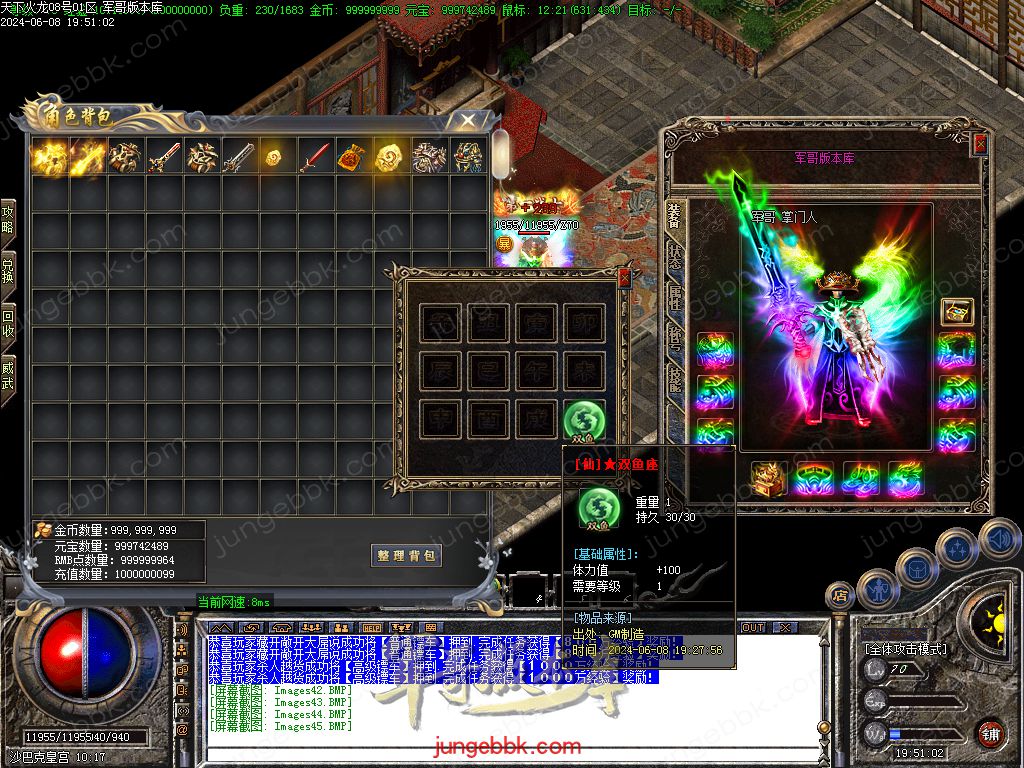The width and height of the screenshot is (1024, 768).
Task: Click the 全体攻击模式 attack mode label
Action: coord(906,648)
